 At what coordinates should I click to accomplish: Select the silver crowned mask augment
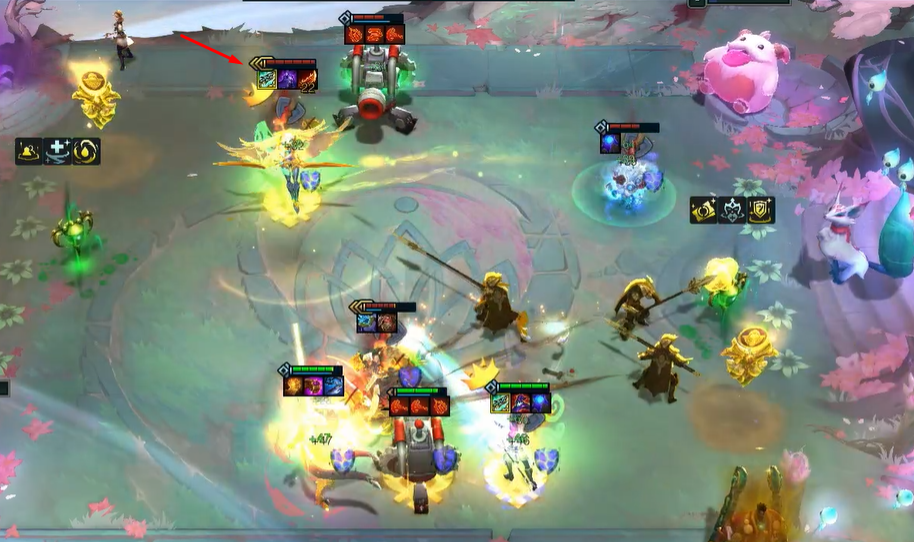pyautogui.click(x=733, y=210)
